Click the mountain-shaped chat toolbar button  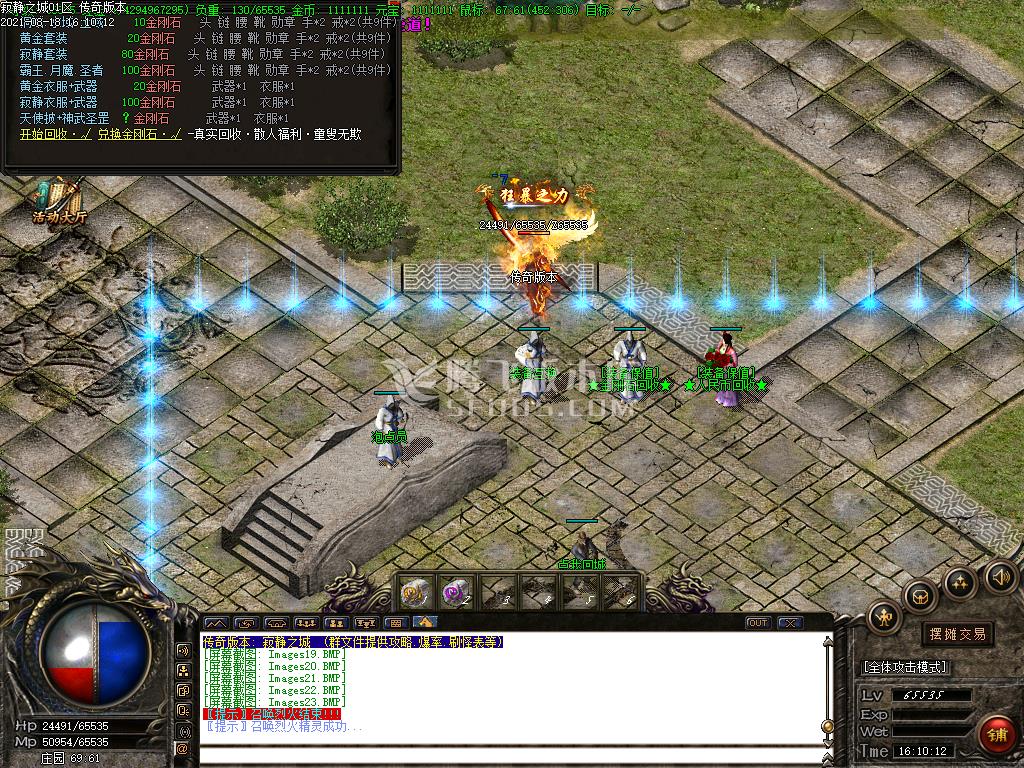click(215, 623)
